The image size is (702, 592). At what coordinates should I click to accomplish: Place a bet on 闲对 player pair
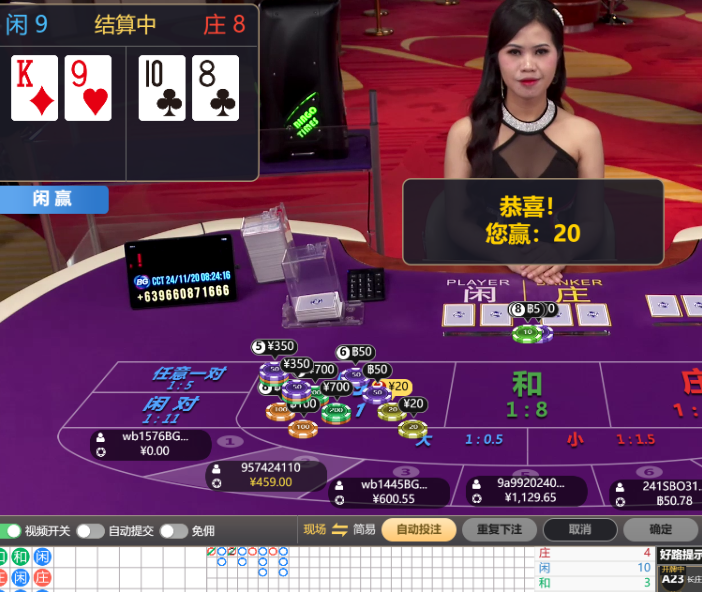pyautogui.click(x=170, y=408)
